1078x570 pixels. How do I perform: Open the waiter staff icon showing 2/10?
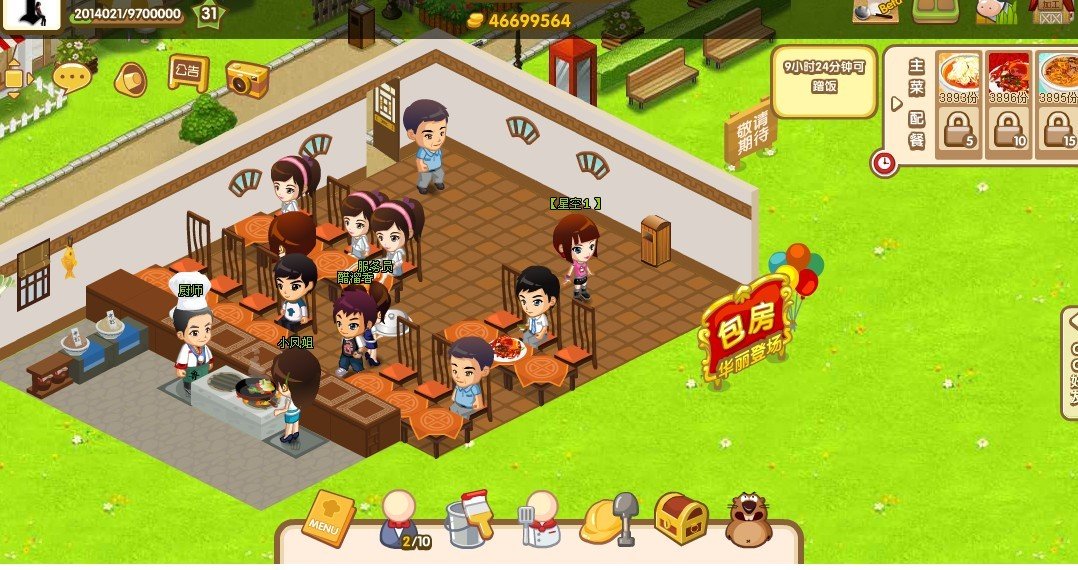coord(400,518)
